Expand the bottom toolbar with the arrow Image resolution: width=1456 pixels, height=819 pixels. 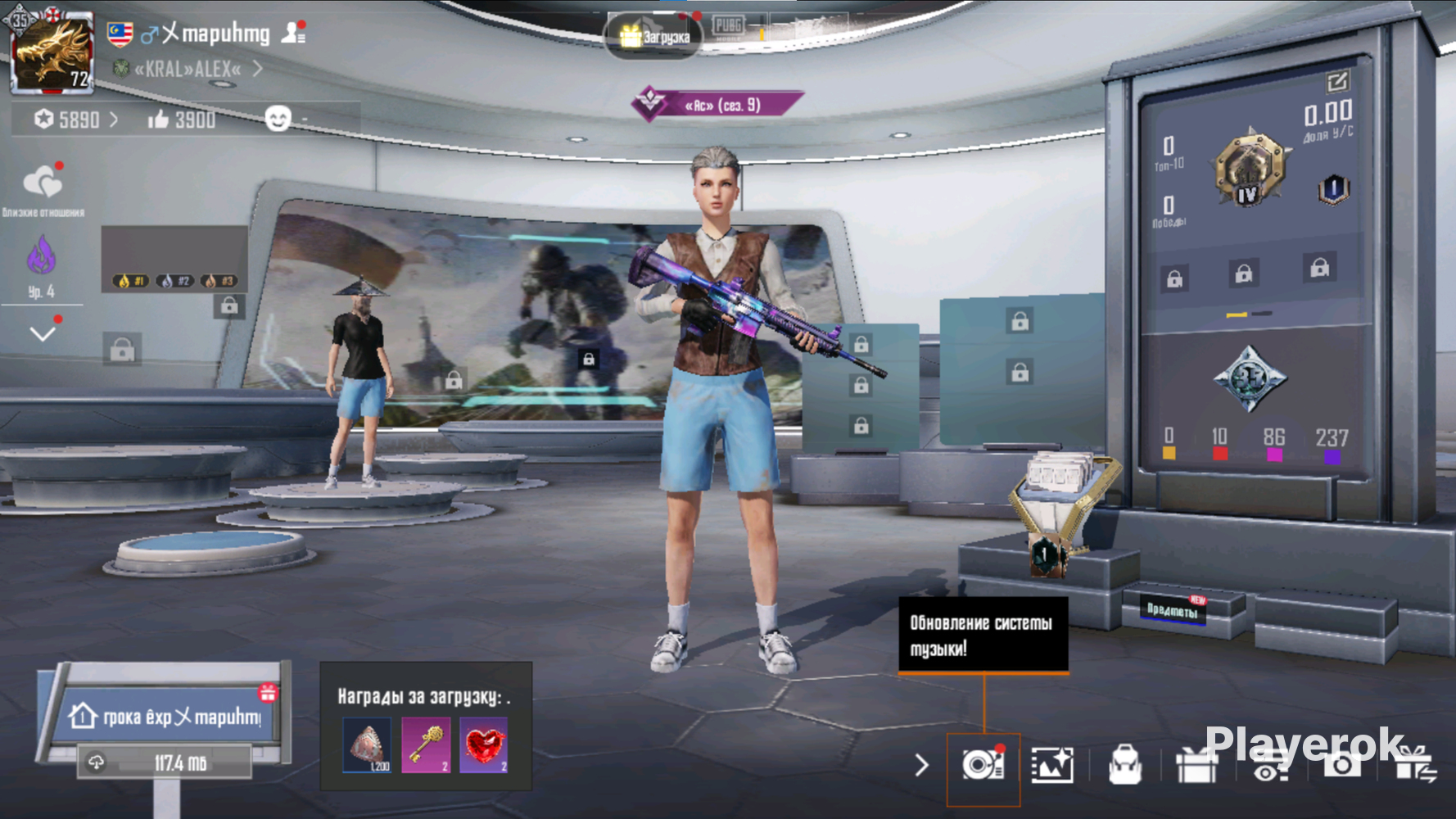[x=922, y=765]
